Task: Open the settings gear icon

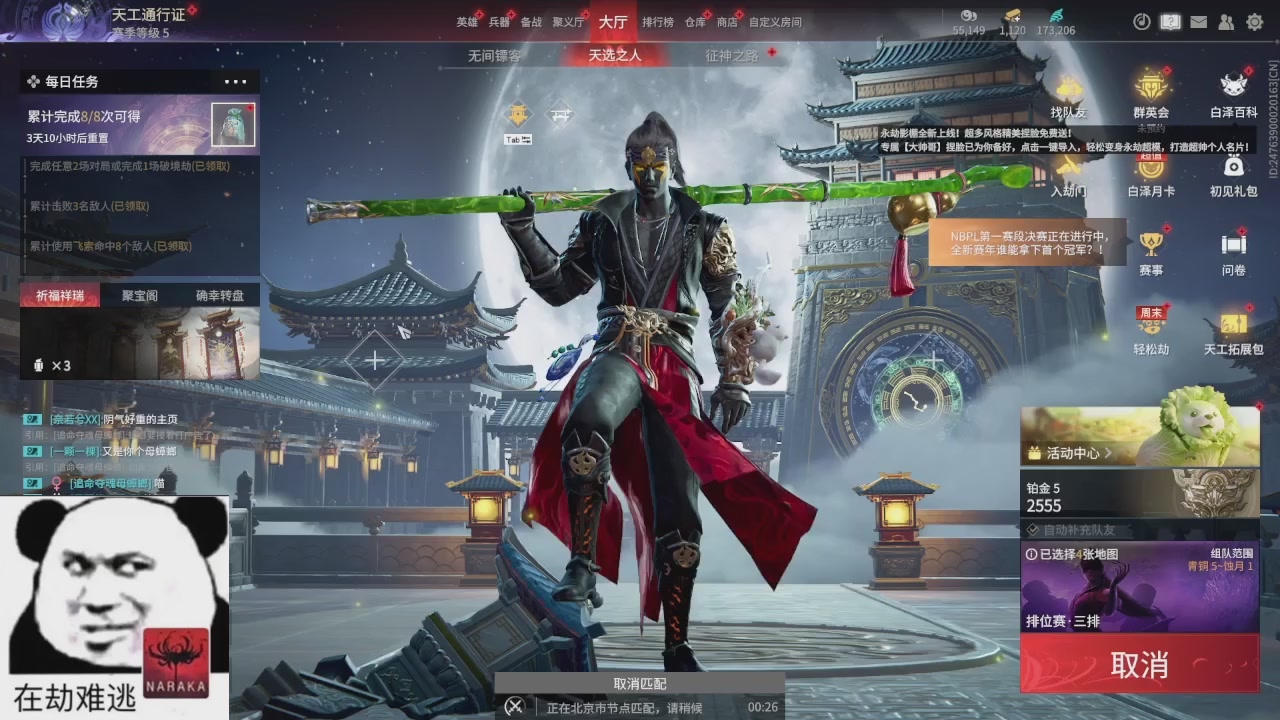Action: [x=1254, y=22]
